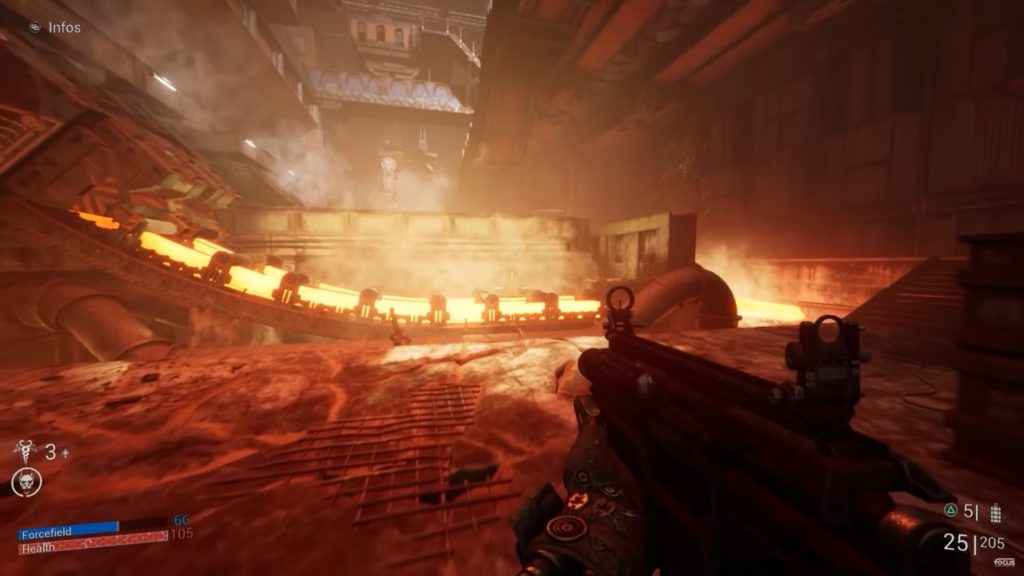This screenshot has width=1024, height=576.
Task: Activate the horned skull ability icon
Action: 25,483
